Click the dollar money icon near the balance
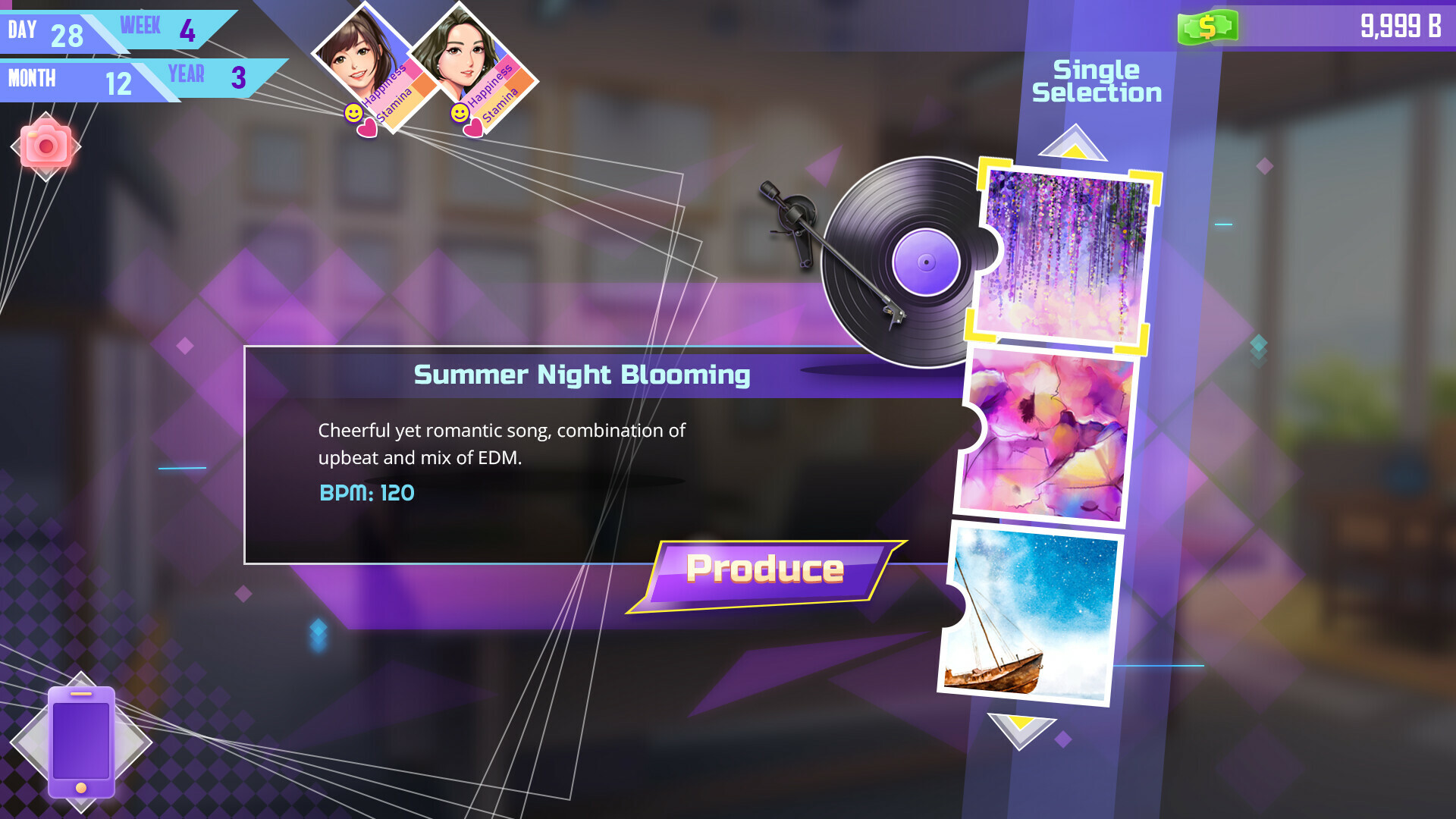 (x=1209, y=26)
